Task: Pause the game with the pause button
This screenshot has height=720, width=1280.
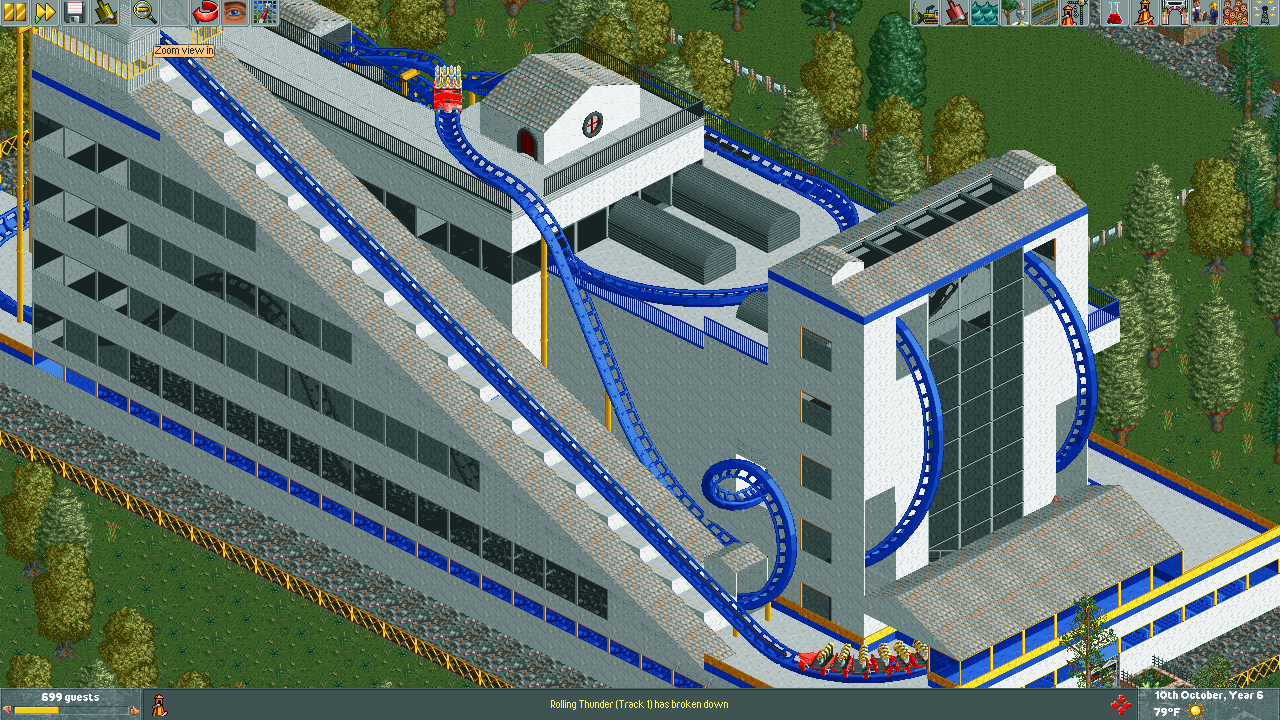Action: 15,12
